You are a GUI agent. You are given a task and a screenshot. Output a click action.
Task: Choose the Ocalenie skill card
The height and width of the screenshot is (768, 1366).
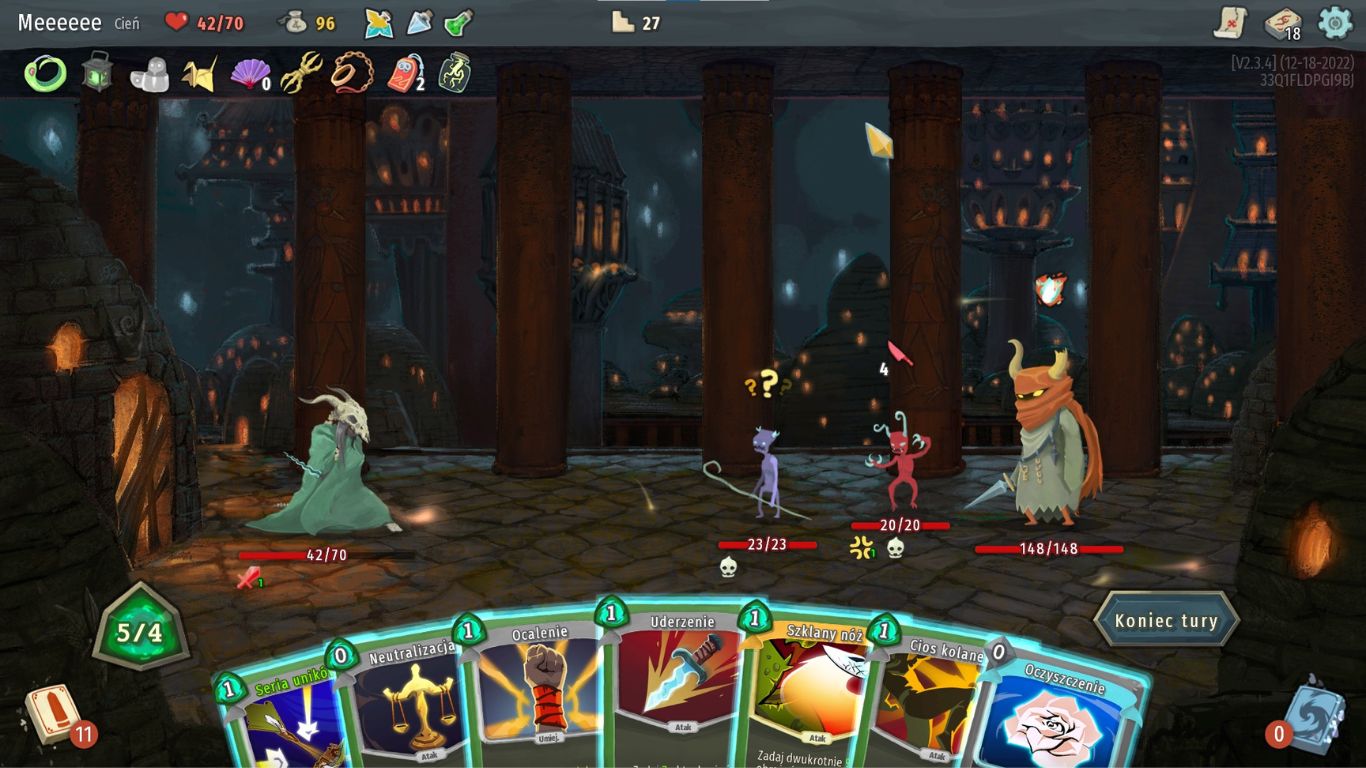[540, 690]
